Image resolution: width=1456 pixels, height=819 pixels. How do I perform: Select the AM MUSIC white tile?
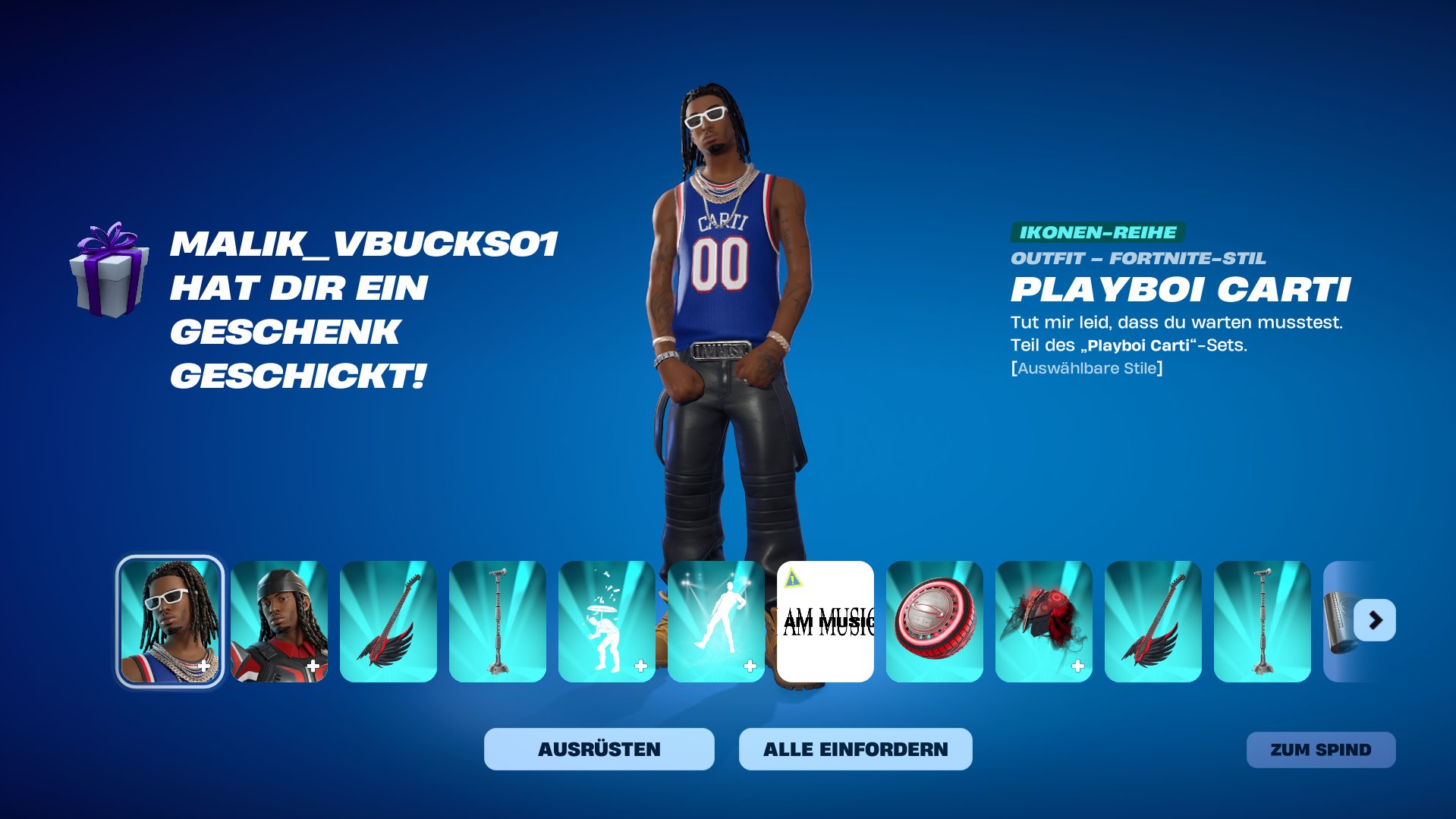[825, 621]
